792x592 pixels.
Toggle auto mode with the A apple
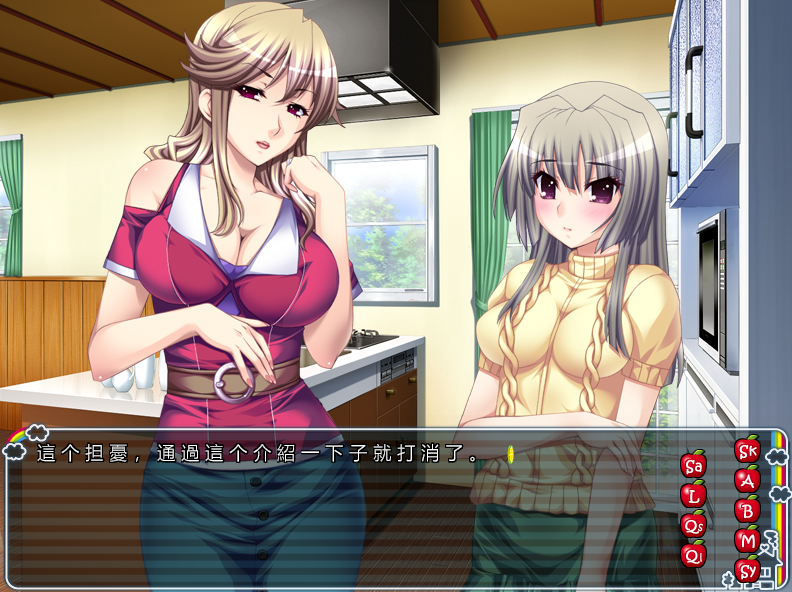coord(747,480)
